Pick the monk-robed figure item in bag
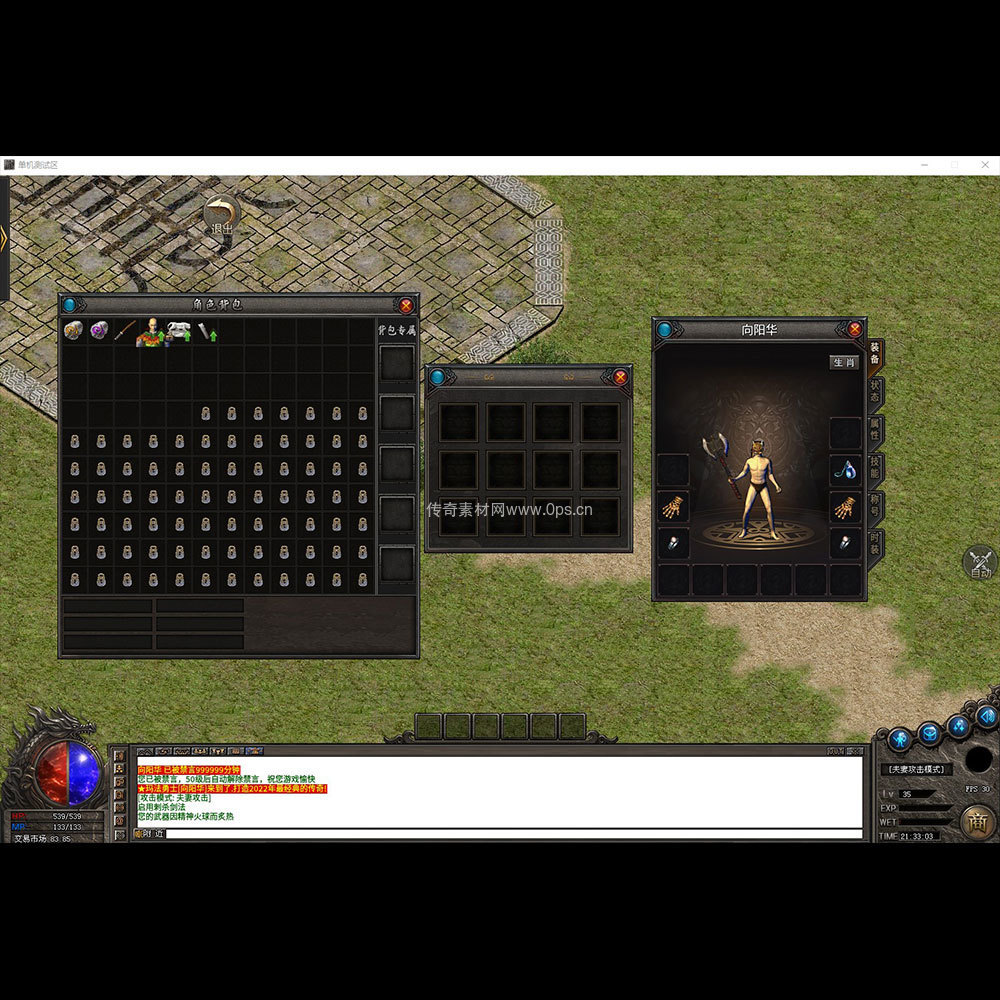 151,331
